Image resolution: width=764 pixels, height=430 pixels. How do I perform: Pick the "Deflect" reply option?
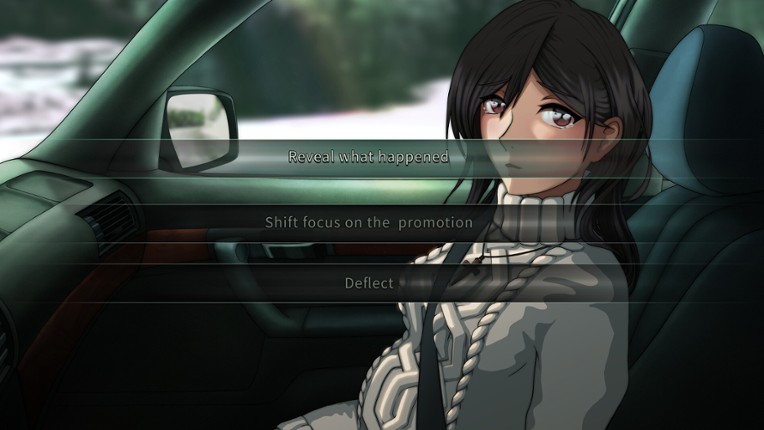[x=368, y=283]
